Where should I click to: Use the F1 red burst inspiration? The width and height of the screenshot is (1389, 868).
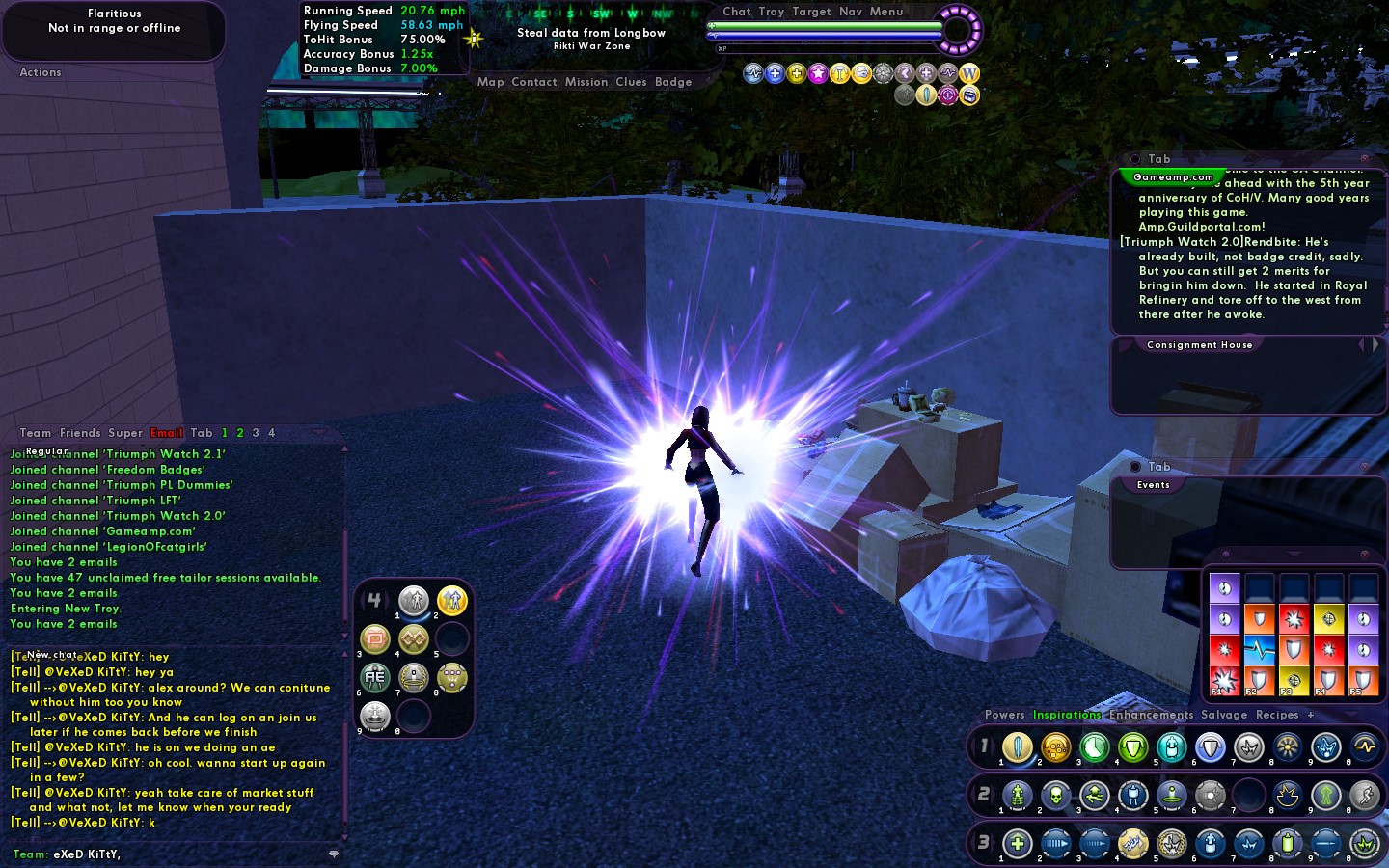pyautogui.click(x=1224, y=680)
